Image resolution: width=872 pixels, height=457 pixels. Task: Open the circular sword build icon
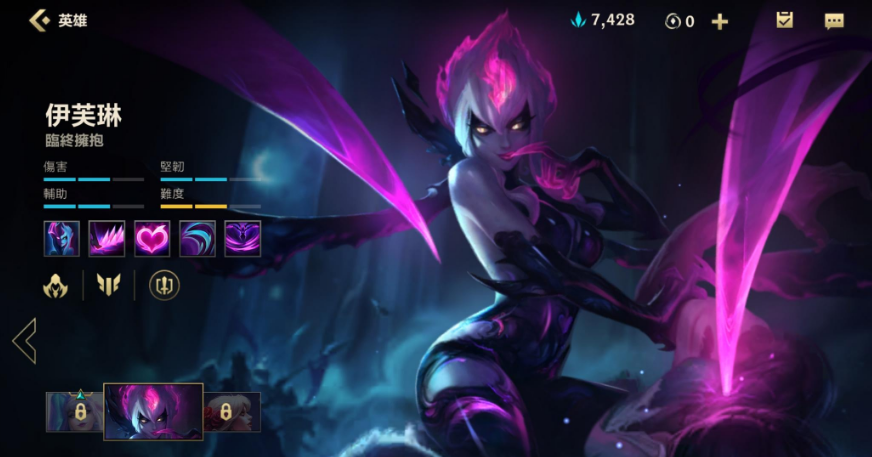point(164,286)
